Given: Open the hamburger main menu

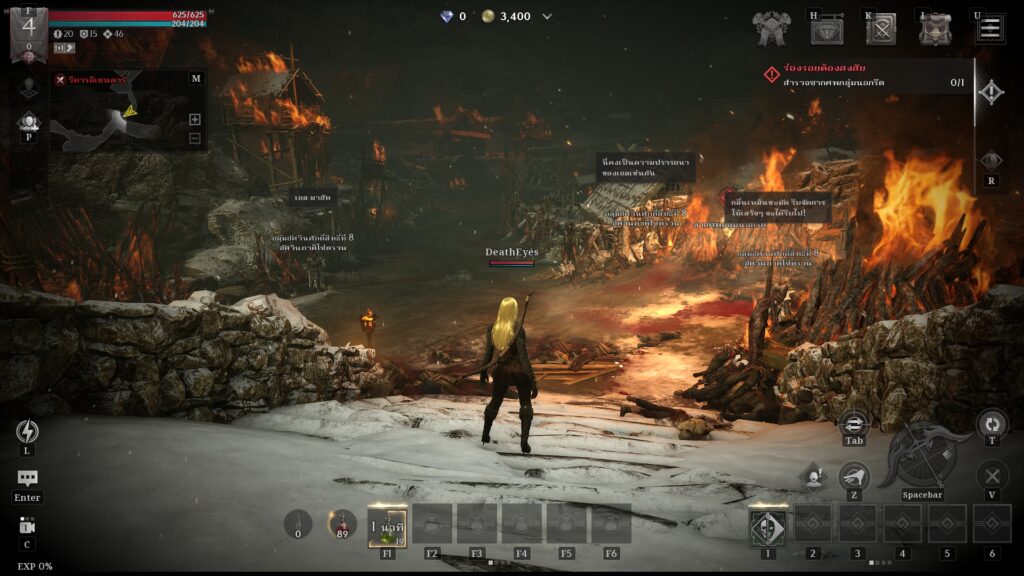Looking at the screenshot, I should point(990,28).
